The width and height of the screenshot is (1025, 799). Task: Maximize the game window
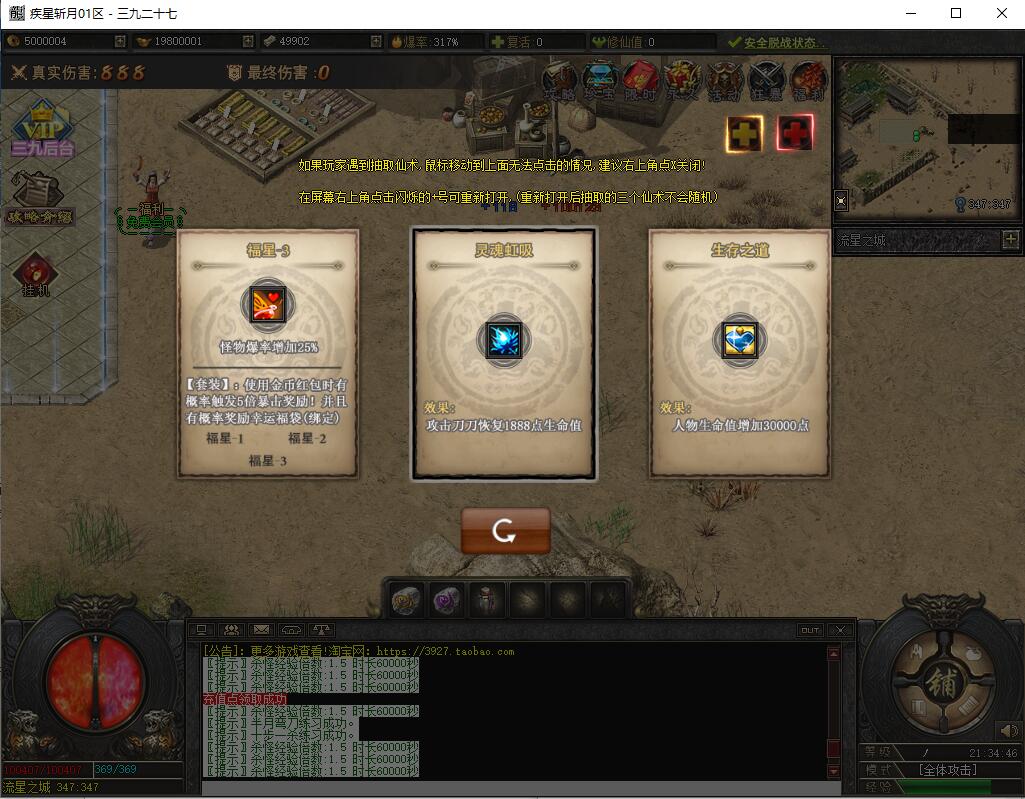[956, 13]
